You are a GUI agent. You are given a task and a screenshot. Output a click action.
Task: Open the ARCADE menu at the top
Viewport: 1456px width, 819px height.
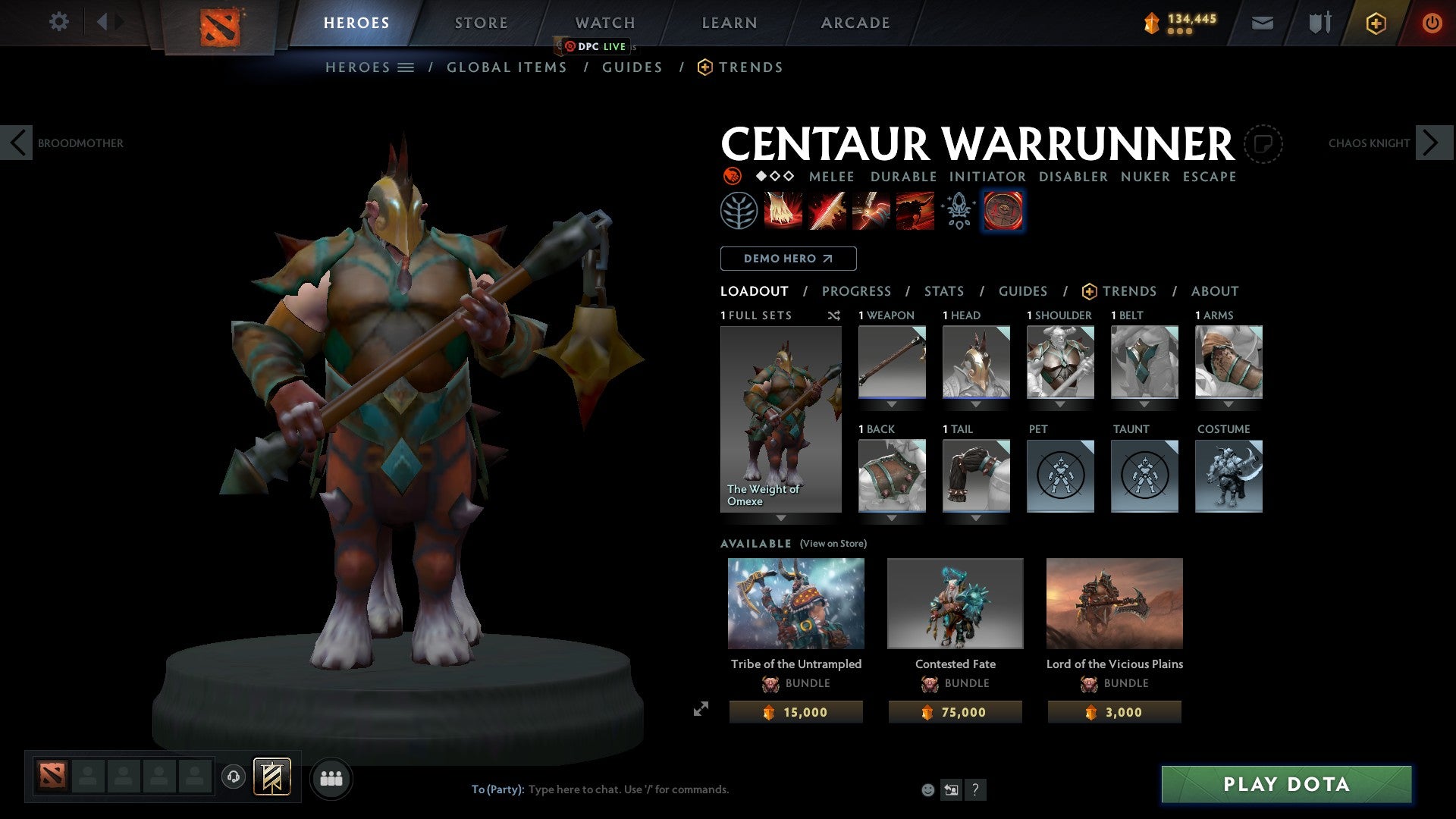[855, 23]
